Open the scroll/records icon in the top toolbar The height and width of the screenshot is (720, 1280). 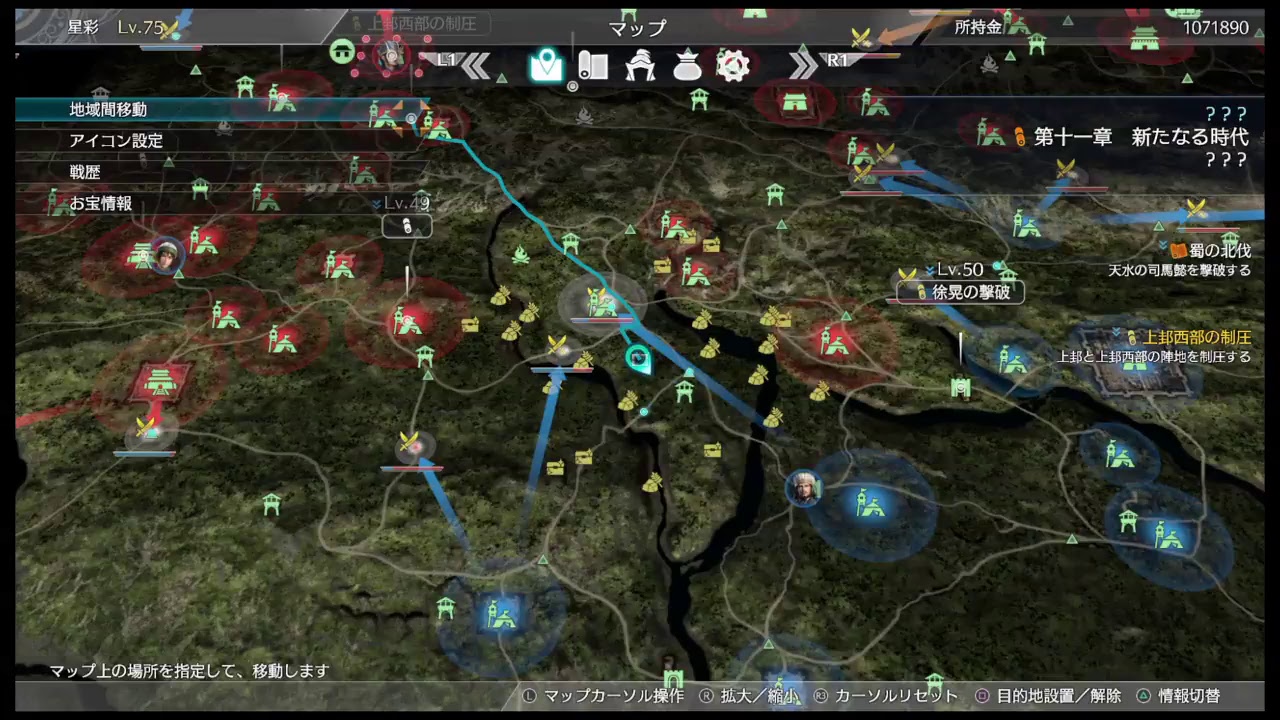(x=593, y=66)
